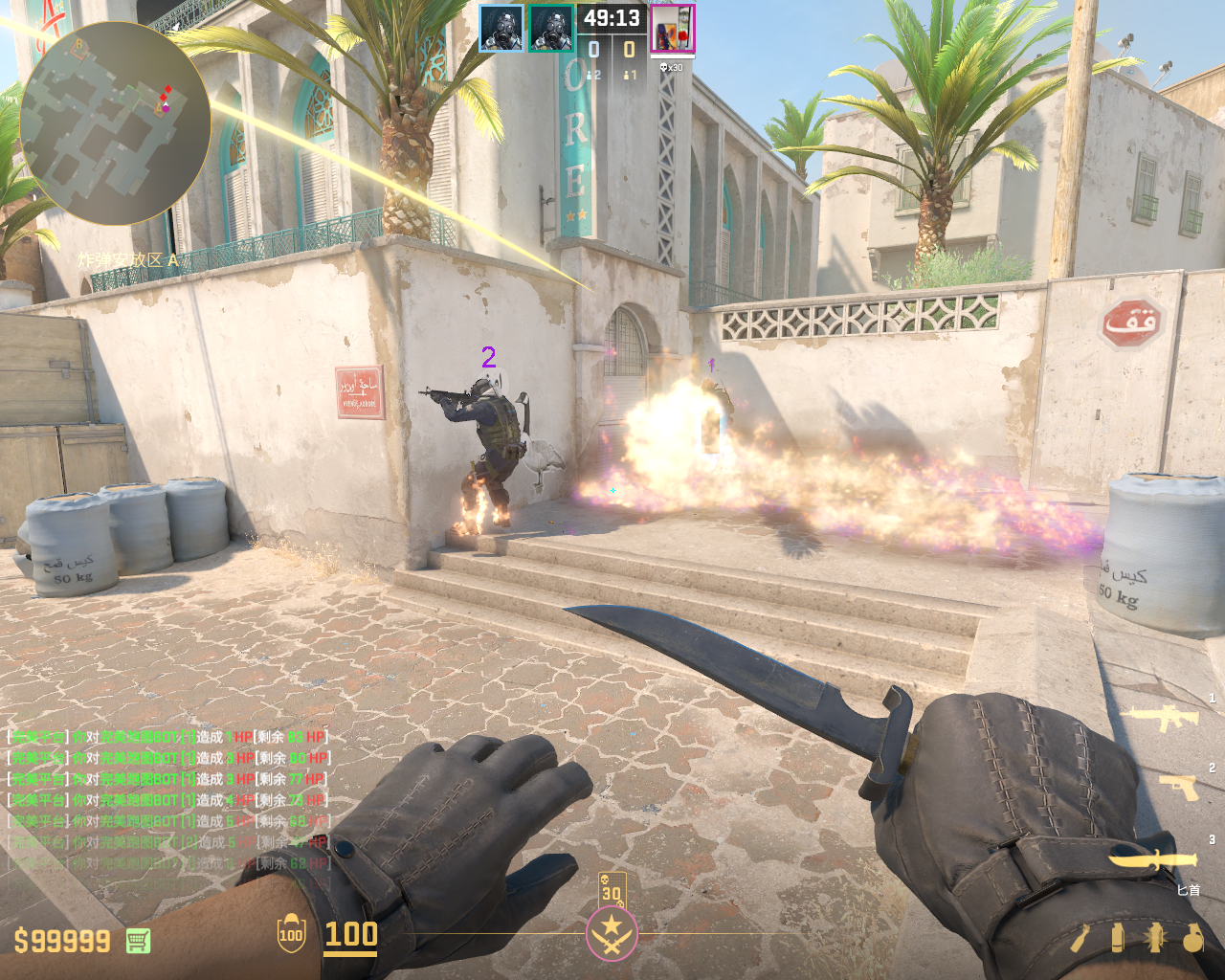1225x980 pixels.
Task: Click the crossed-knives rank badge
Action: coord(612,933)
